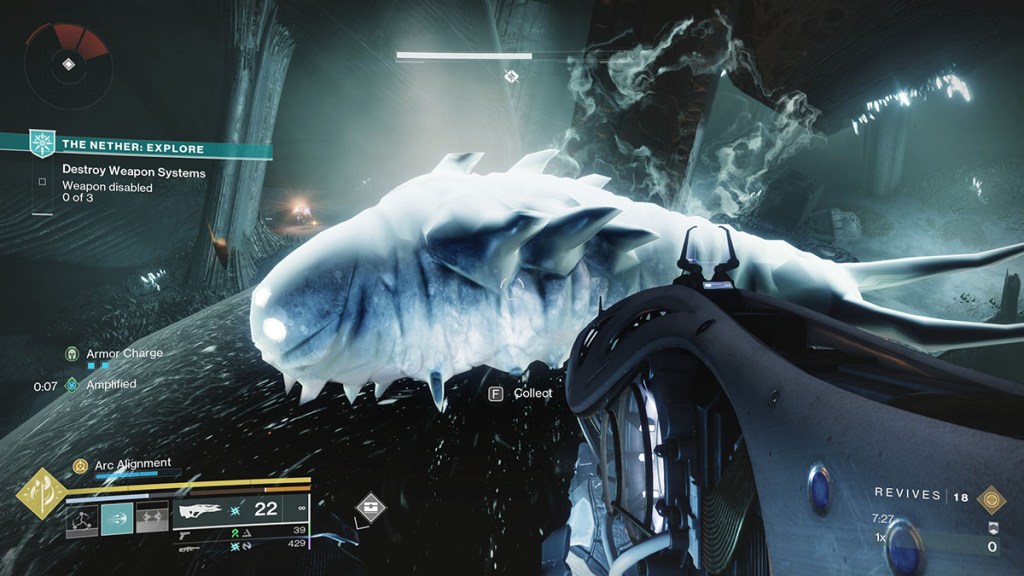
Task: Click the diamond waypoint marker above the creature
Action: (x=512, y=76)
